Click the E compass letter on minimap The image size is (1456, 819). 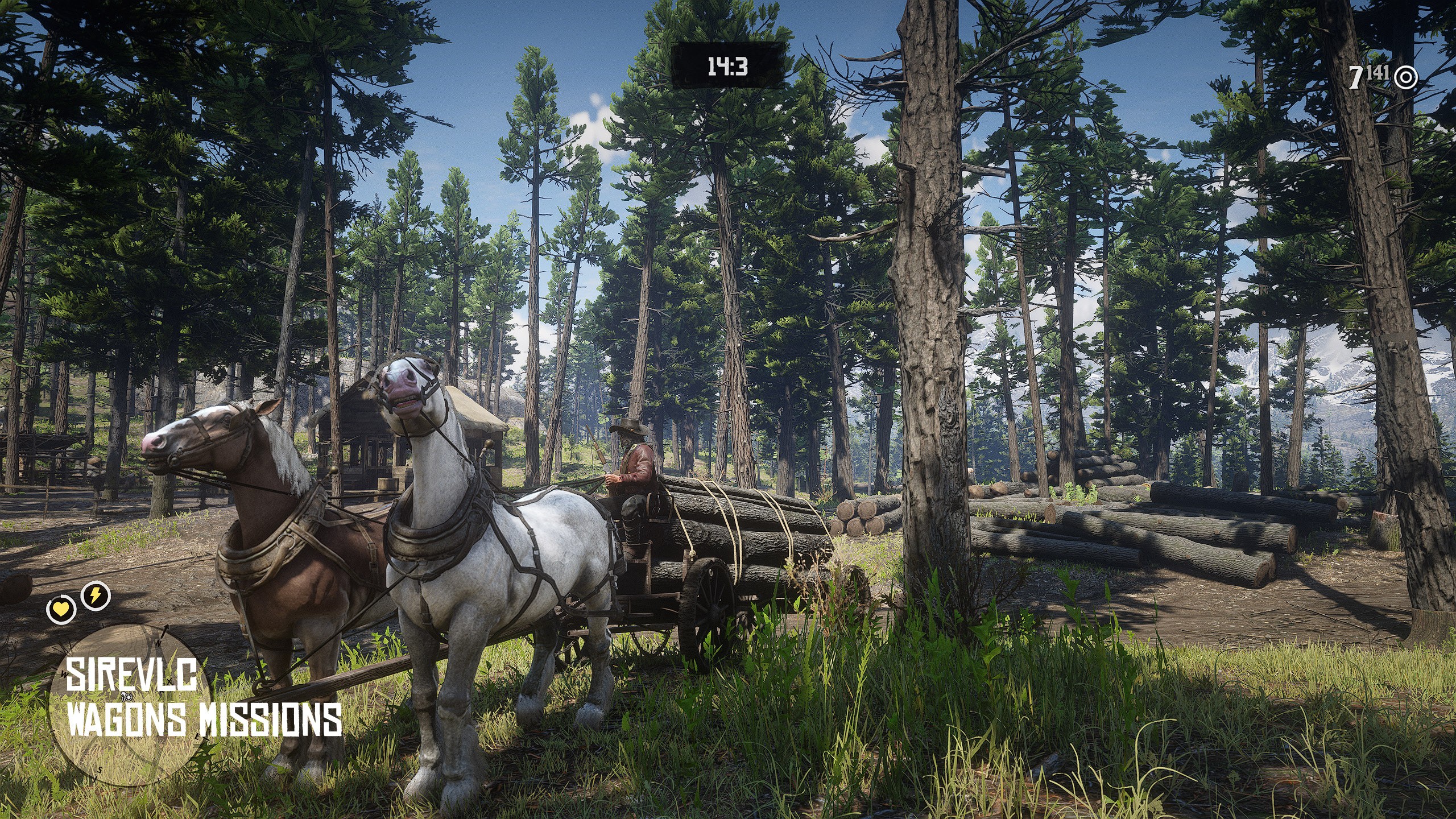(197, 737)
